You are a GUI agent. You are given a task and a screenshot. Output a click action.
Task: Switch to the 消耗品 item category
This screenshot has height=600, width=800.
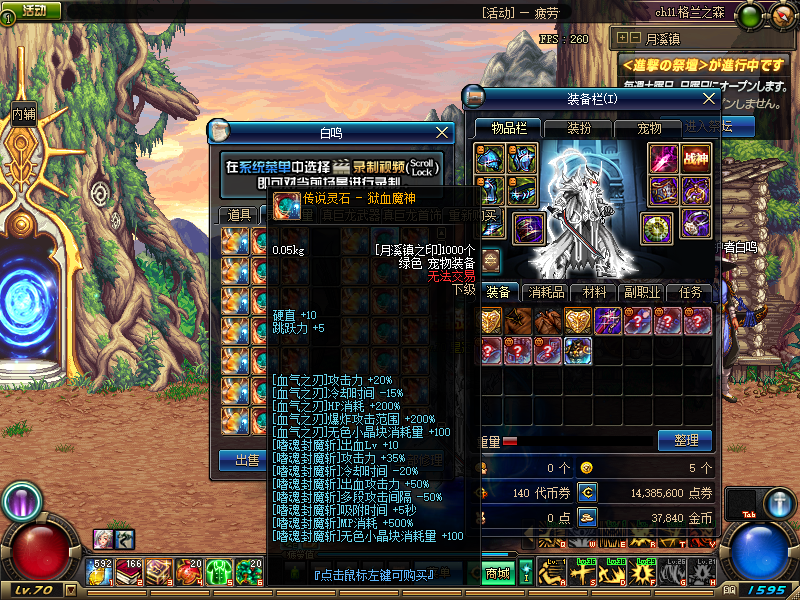[546, 292]
